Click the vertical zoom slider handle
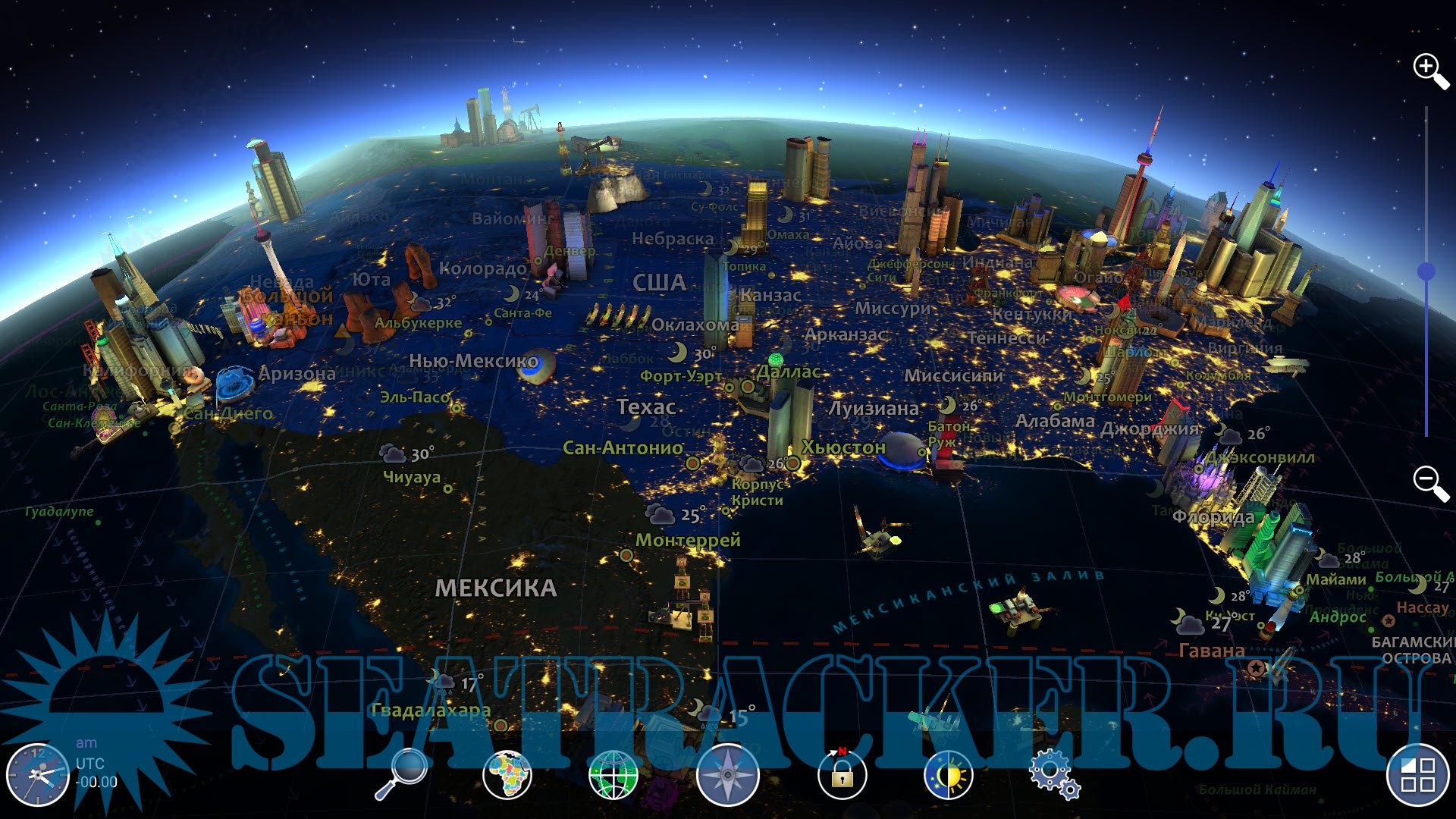1456x819 pixels. pos(1426,271)
